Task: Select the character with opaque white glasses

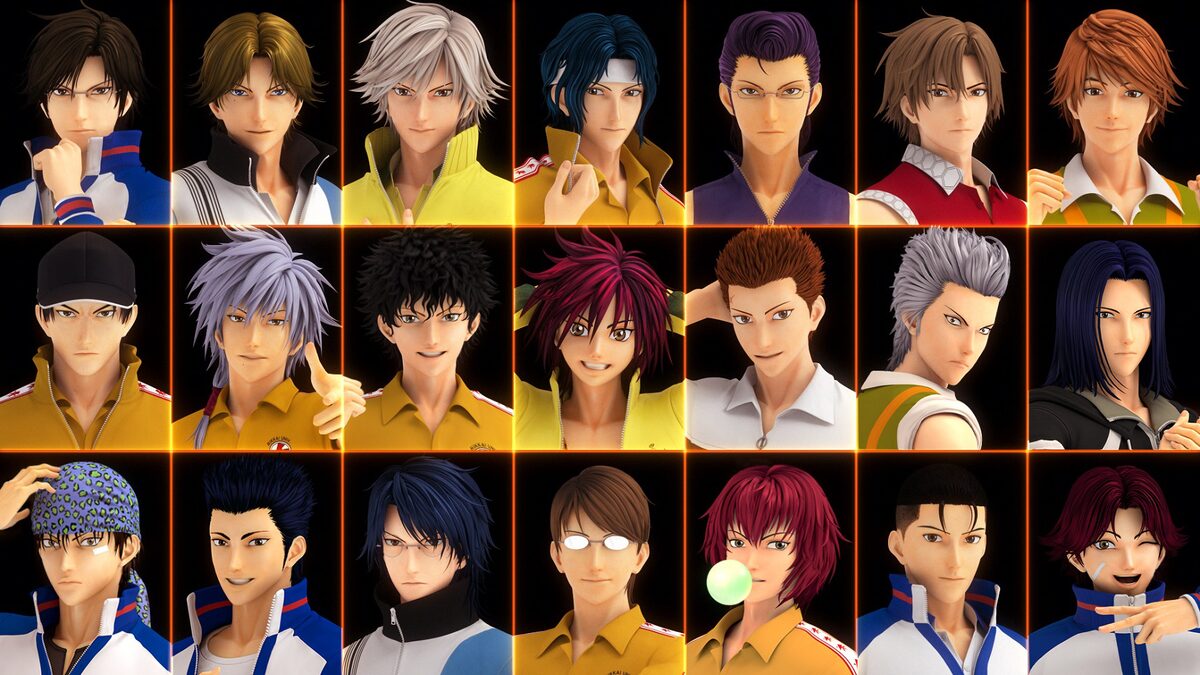Action: (598, 563)
